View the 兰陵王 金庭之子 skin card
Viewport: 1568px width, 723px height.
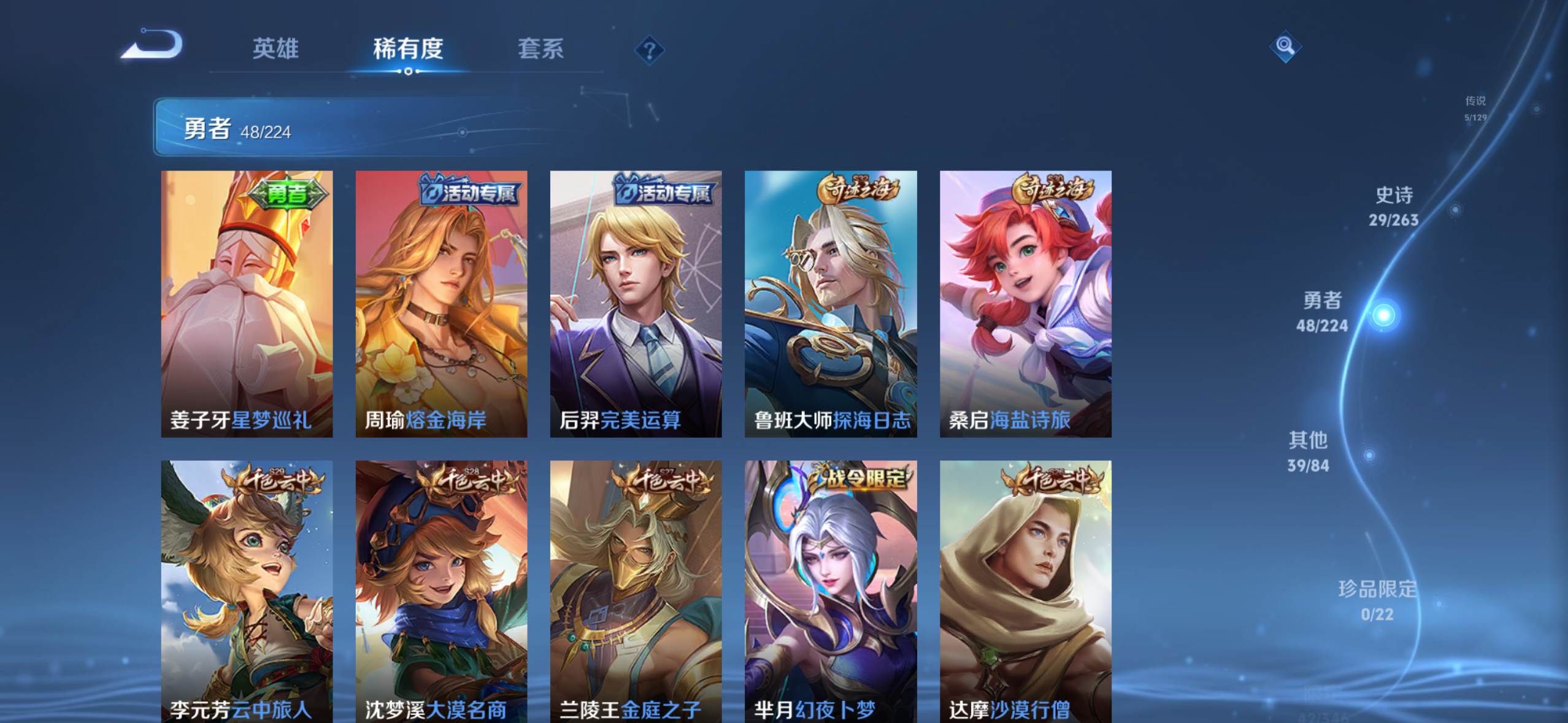coord(636,591)
